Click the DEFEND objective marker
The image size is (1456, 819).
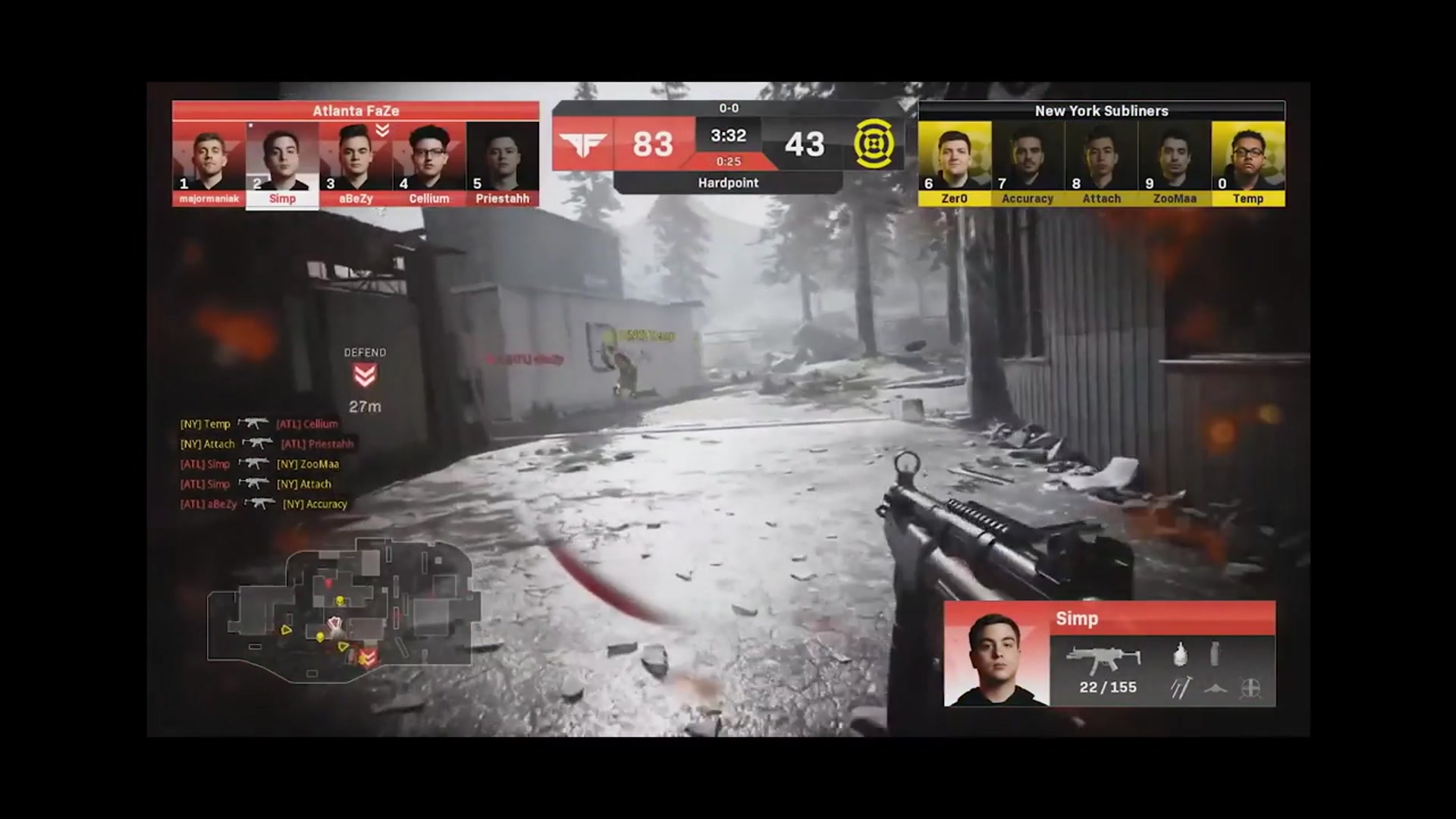pos(365,374)
